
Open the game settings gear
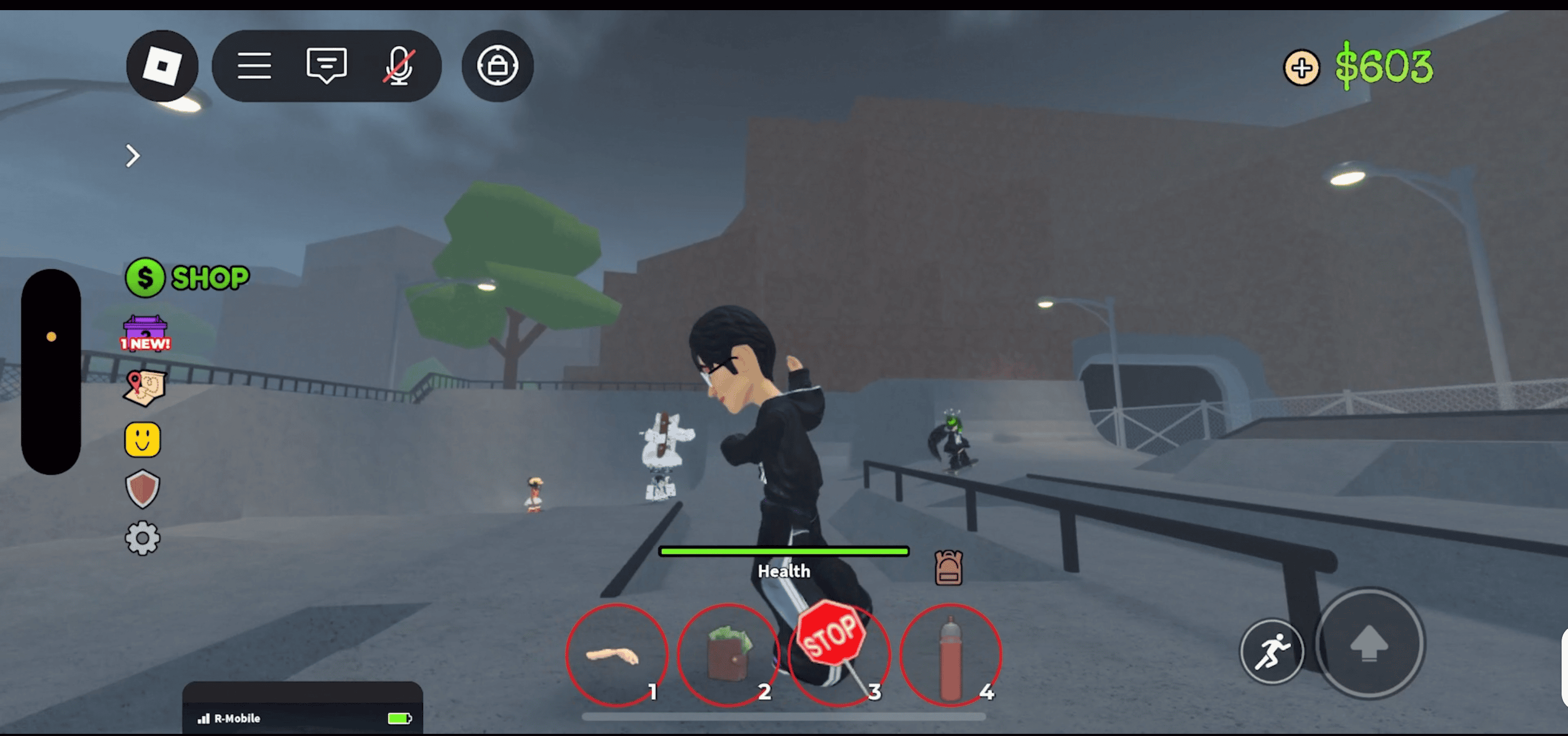(x=142, y=538)
